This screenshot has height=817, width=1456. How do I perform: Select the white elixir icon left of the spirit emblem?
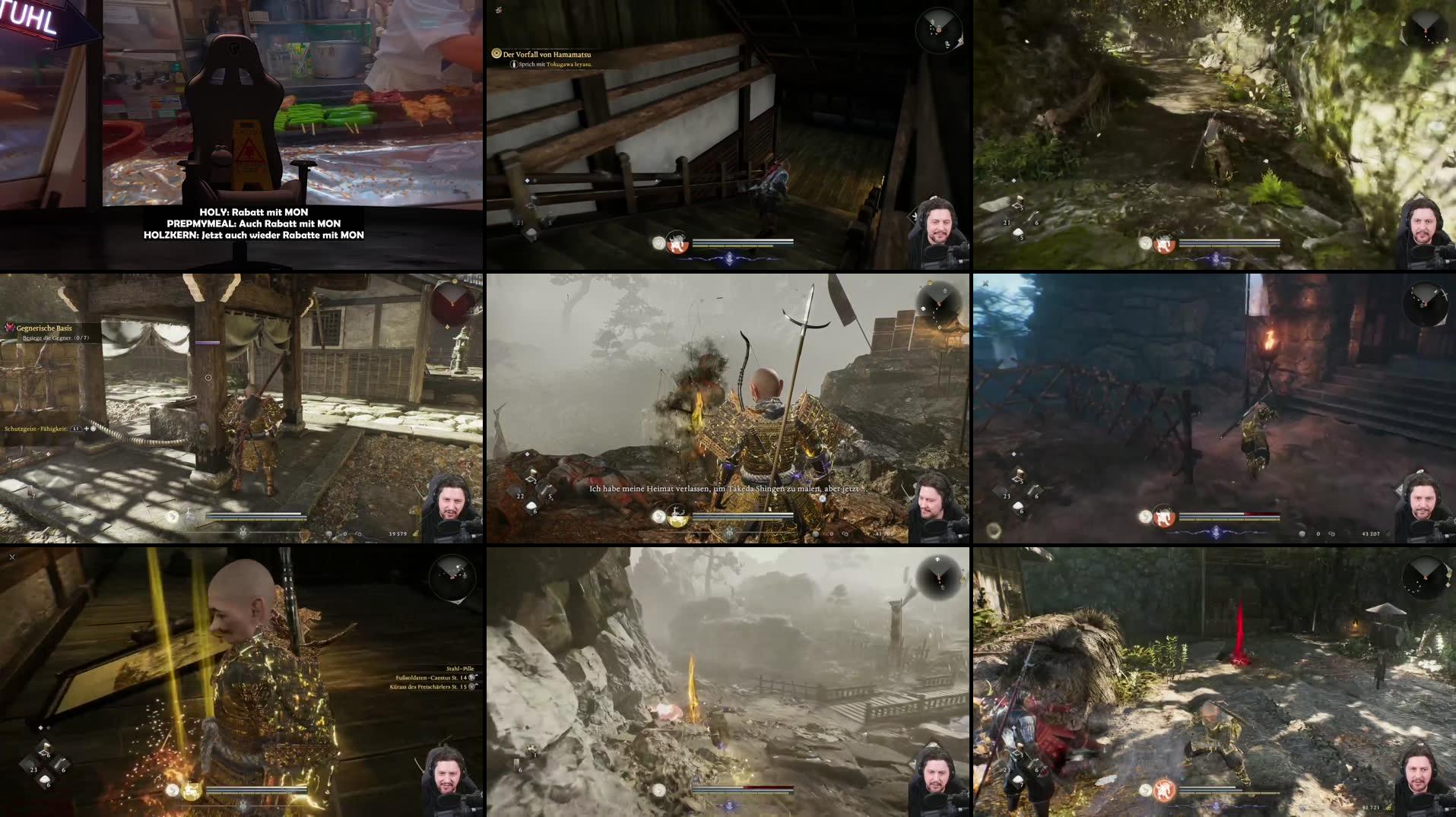(658, 516)
